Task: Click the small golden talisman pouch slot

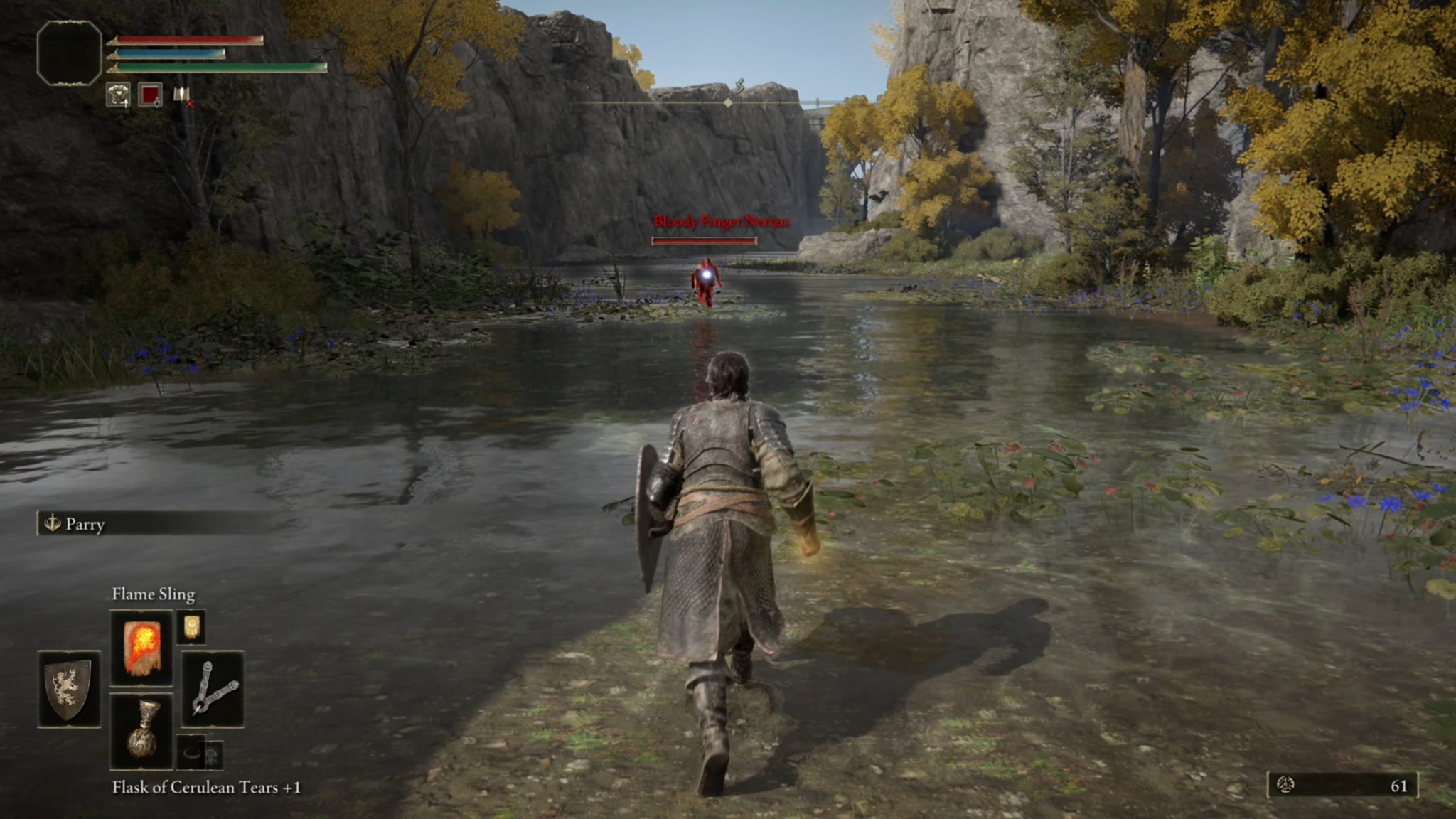Action: click(191, 627)
